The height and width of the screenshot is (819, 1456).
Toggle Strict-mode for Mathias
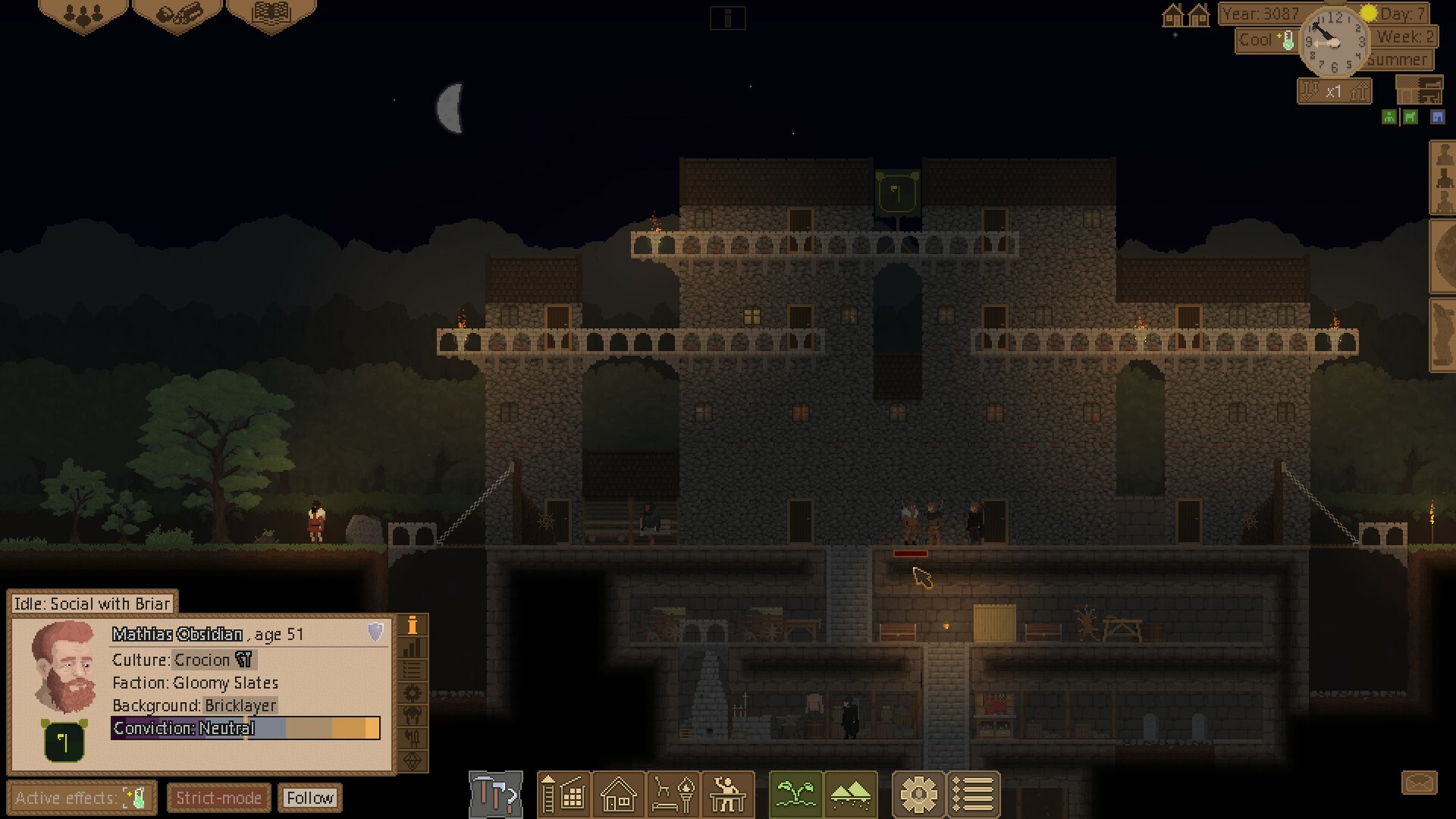pos(218,798)
